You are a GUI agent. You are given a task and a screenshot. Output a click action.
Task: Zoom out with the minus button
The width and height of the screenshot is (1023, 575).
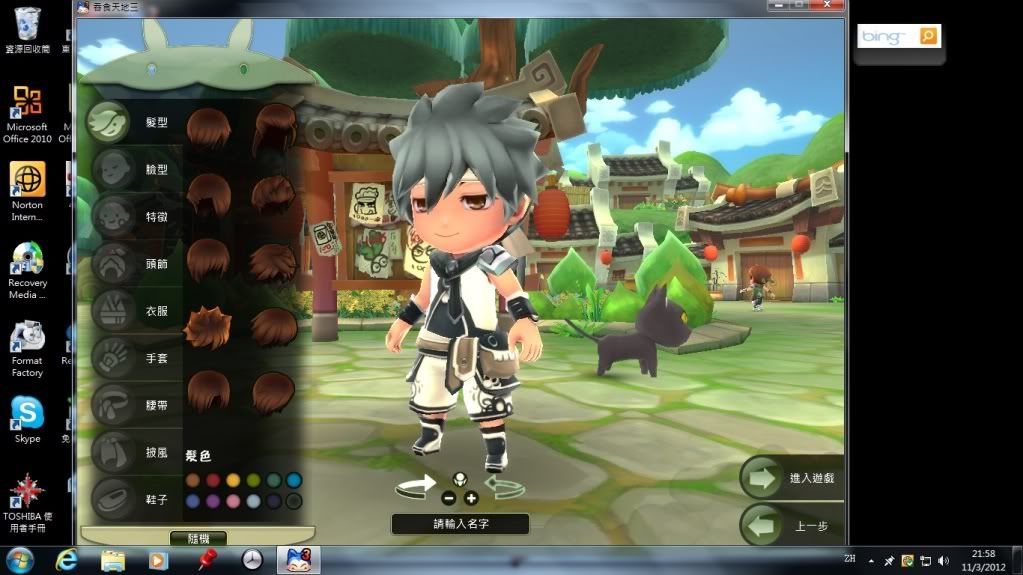(x=448, y=498)
